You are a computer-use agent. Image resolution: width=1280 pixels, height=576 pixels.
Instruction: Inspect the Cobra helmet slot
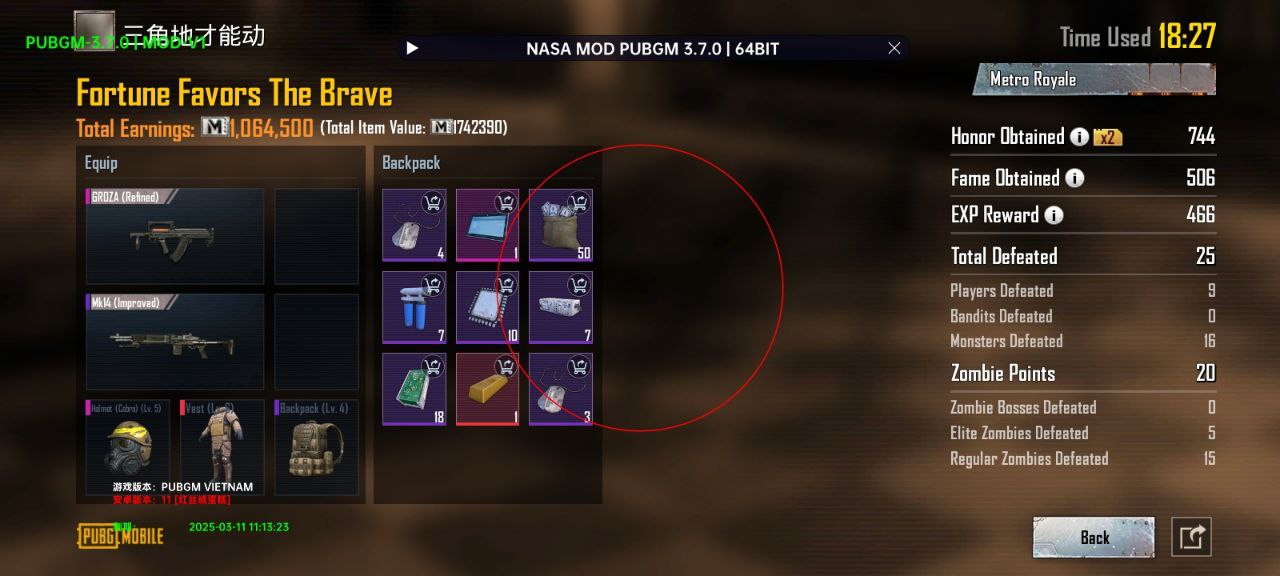point(128,447)
